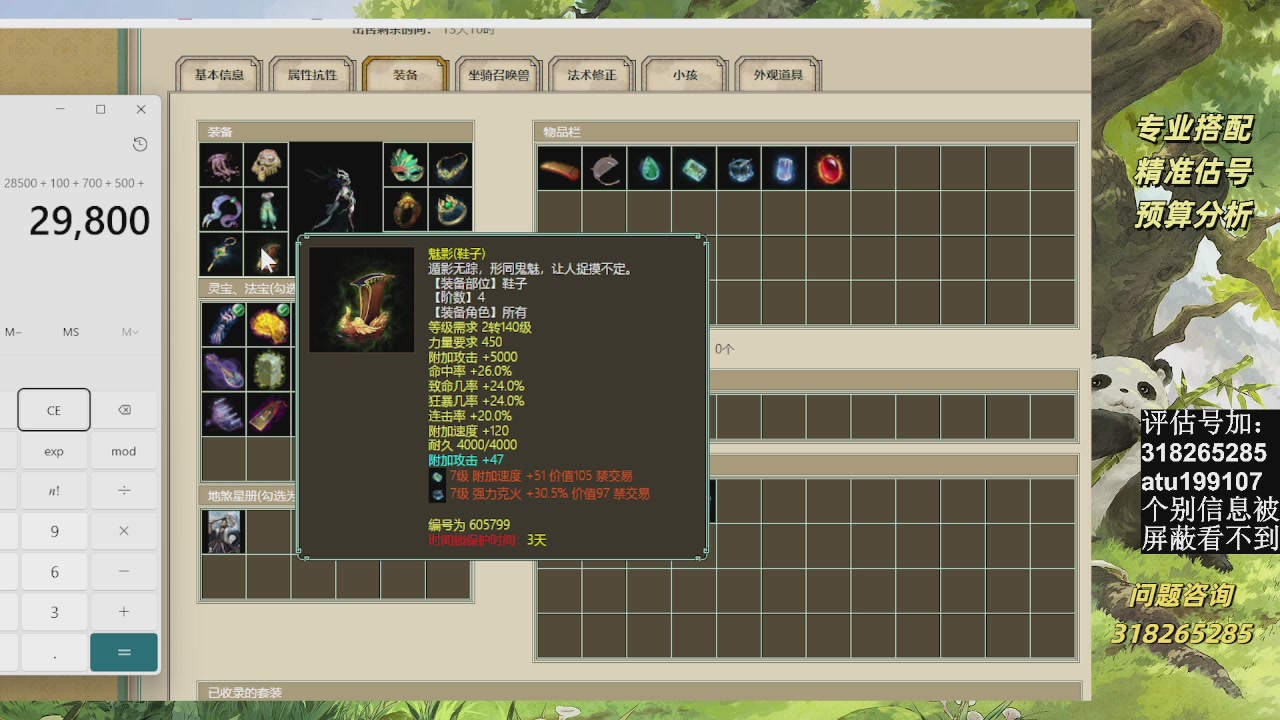Switch to the 基本信息 tab
1280x720 pixels.
219,74
